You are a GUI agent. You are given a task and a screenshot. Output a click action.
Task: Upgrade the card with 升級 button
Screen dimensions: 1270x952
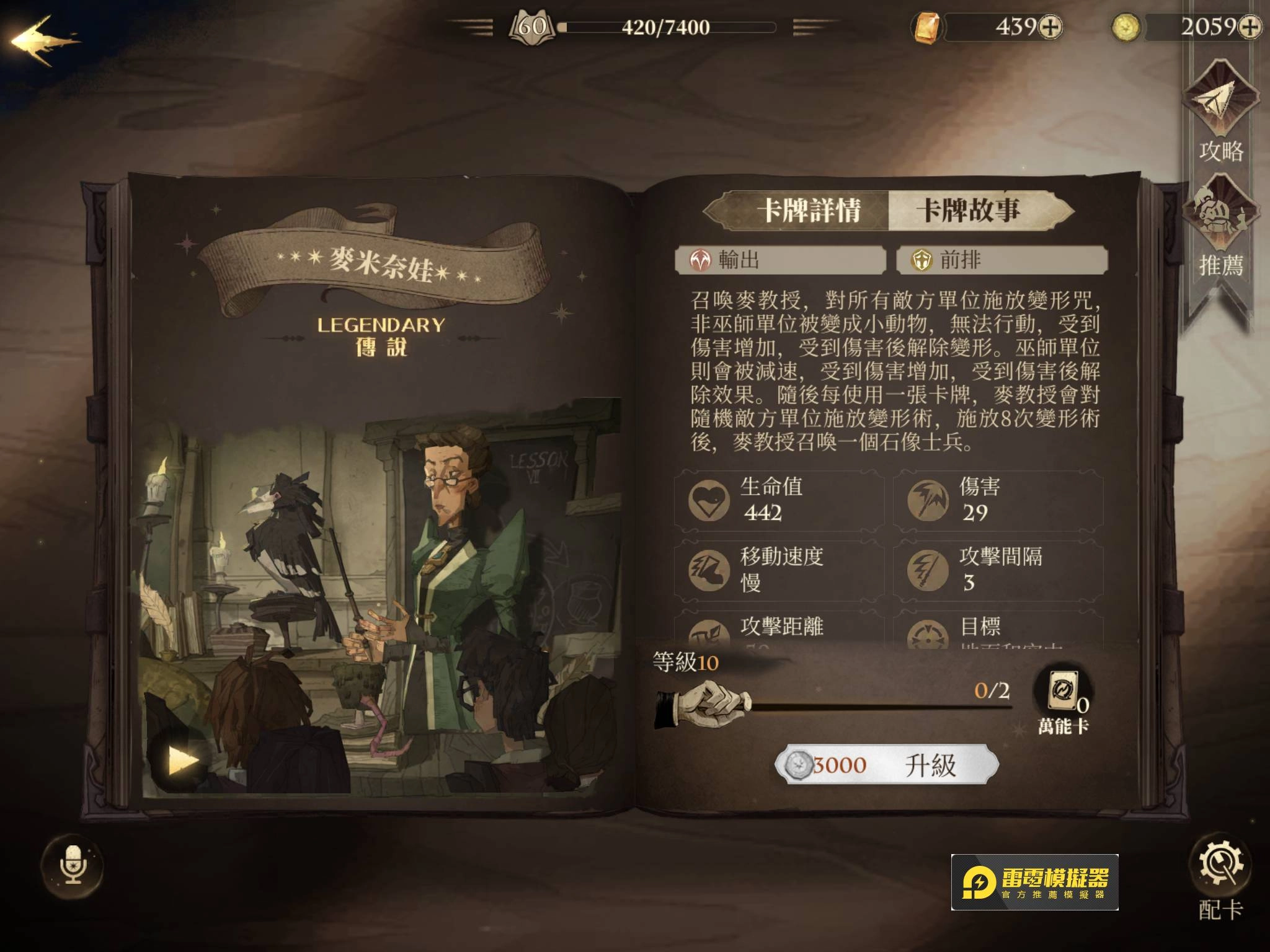(887, 765)
